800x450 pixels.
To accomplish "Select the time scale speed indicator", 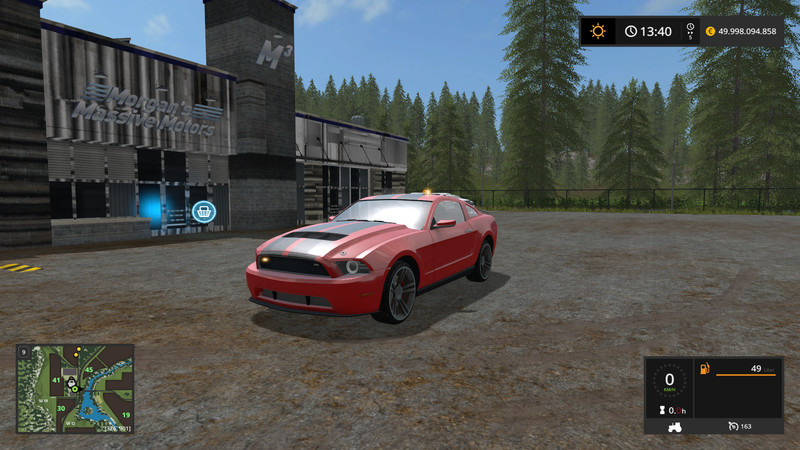I will (686, 31).
